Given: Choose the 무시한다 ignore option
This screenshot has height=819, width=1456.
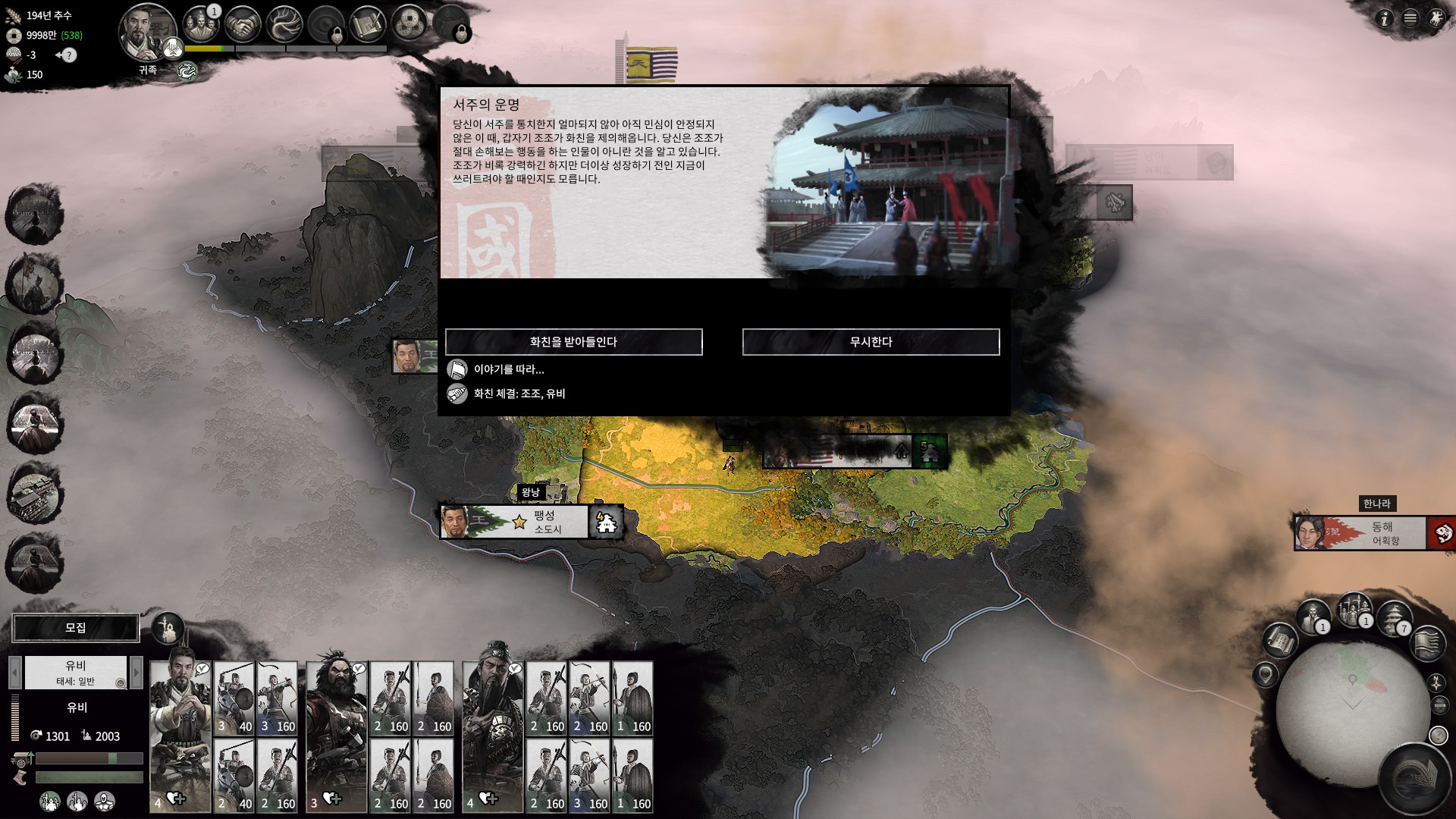Looking at the screenshot, I should pyautogui.click(x=871, y=342).
